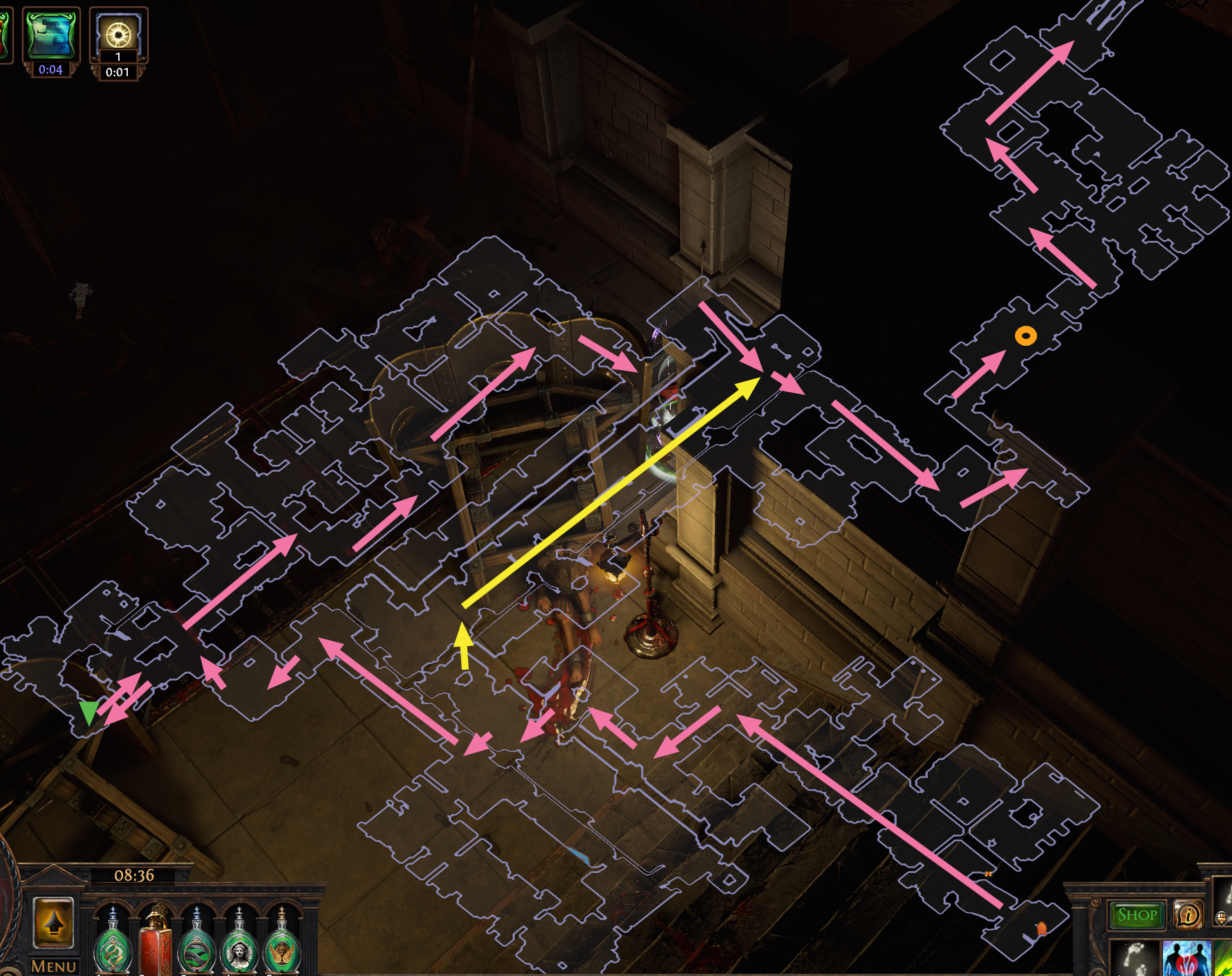Click the orange portal marker on the minimap
Image resolution: width=1232 pixels, height=976 pixels.
1041,929
